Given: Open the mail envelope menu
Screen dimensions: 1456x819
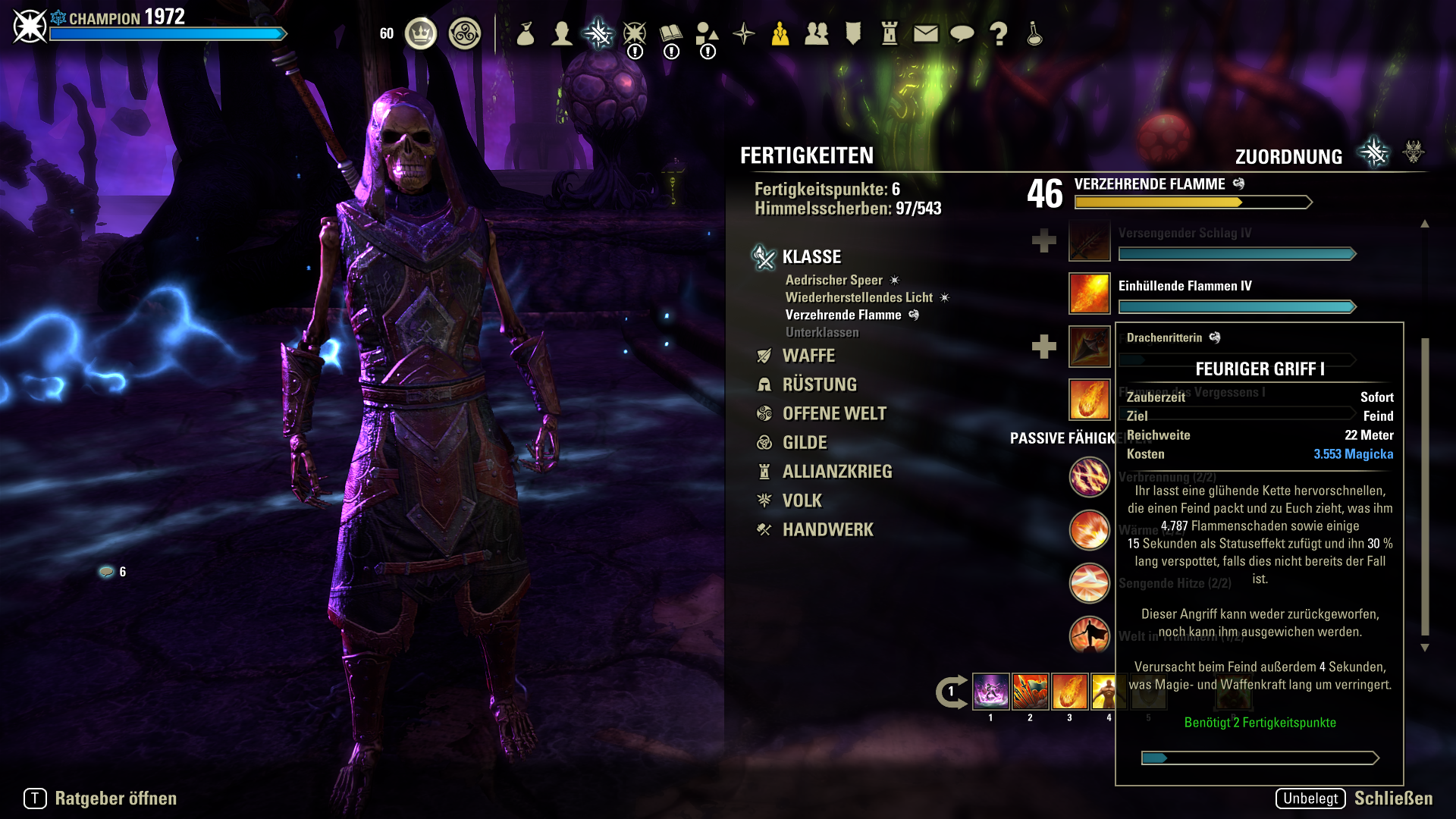Looking at the screenshot, I should (926, 33).
